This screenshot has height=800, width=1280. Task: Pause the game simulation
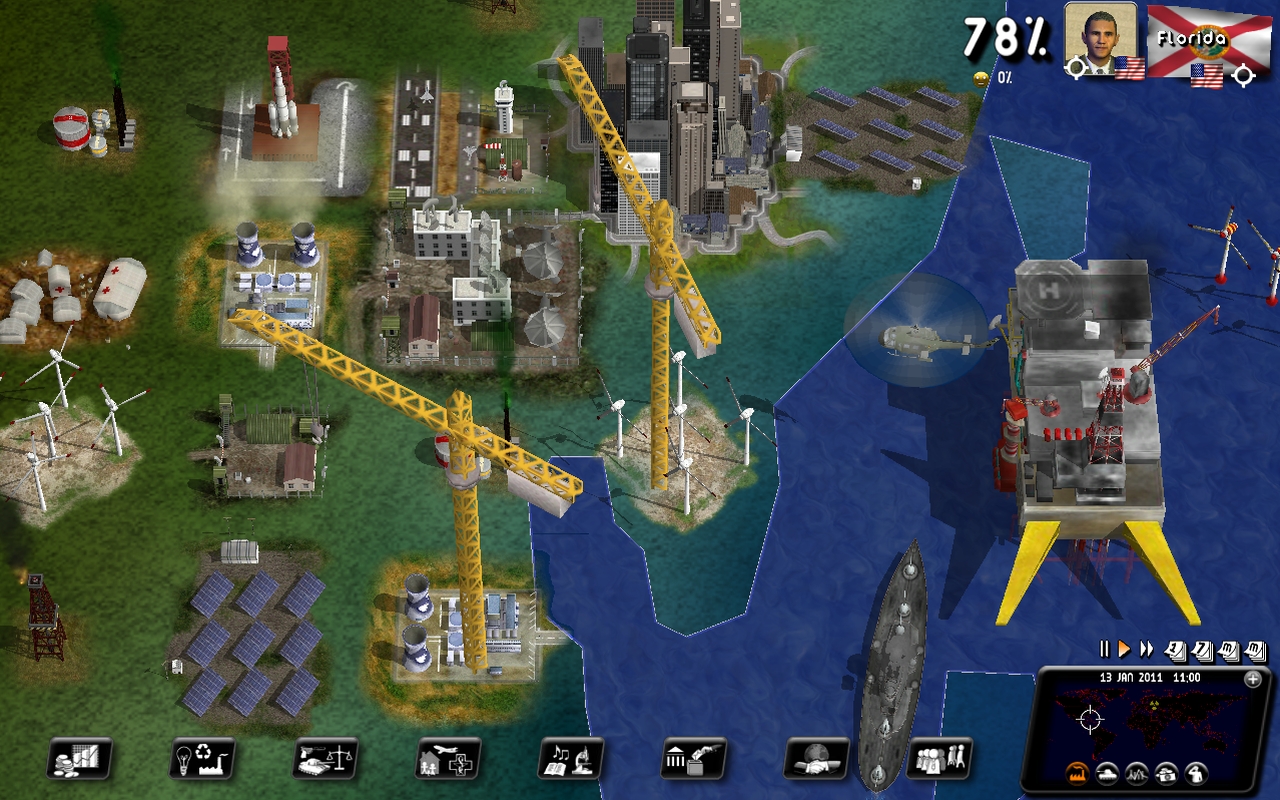1104,648
